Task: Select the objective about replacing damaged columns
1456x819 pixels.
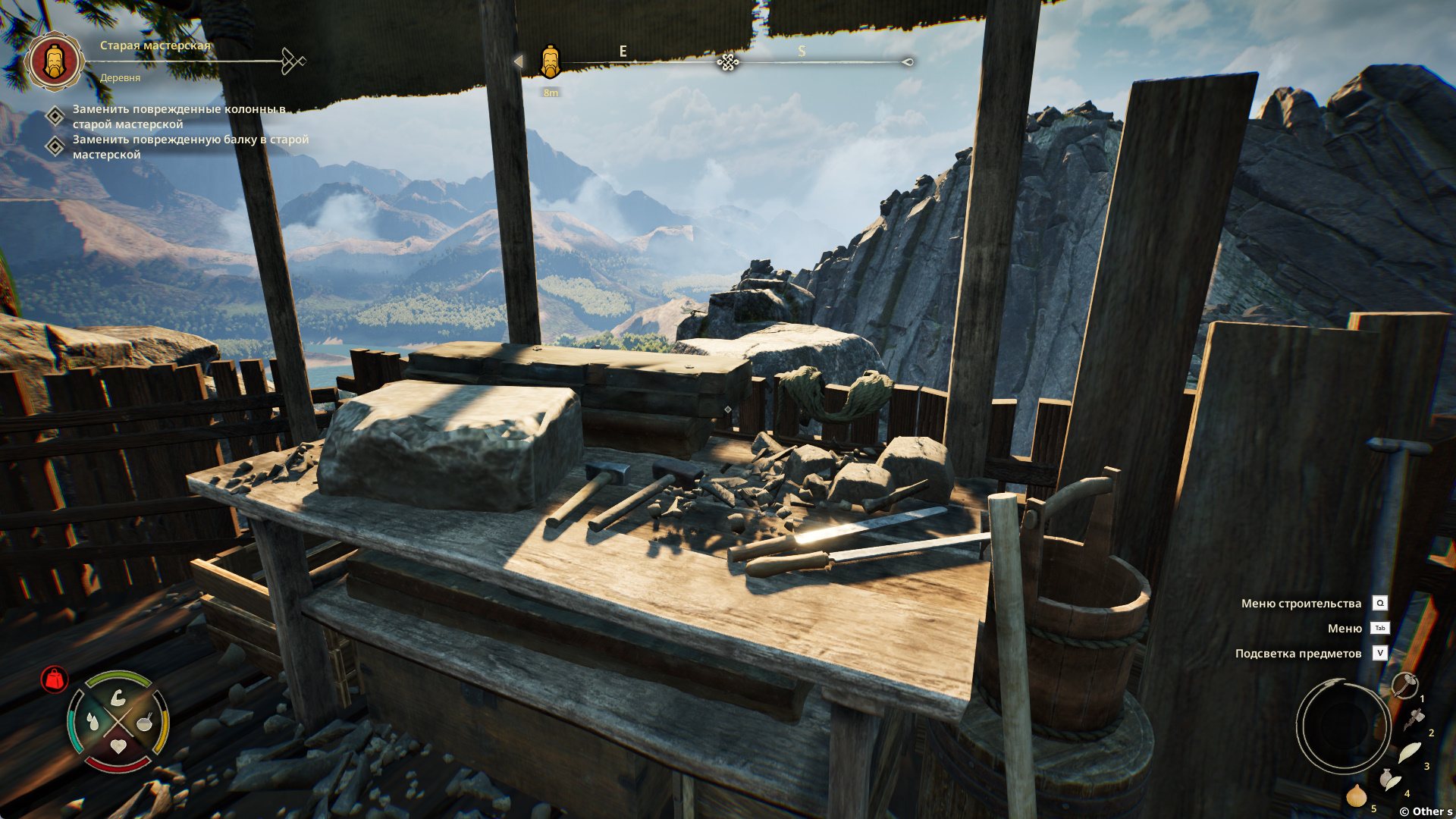Action: point(178,116)
